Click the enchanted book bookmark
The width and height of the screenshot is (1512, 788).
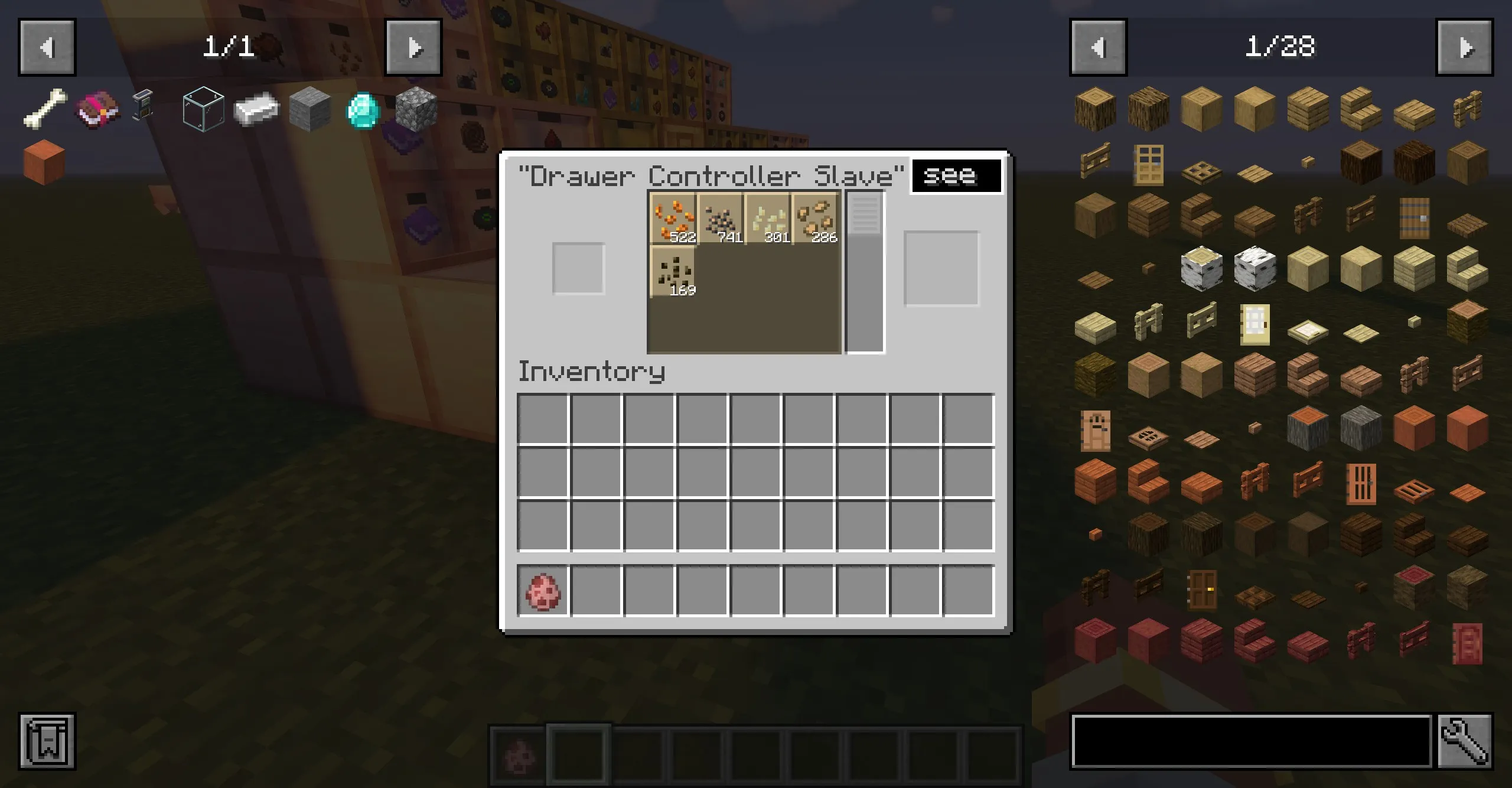pos(97,108)
